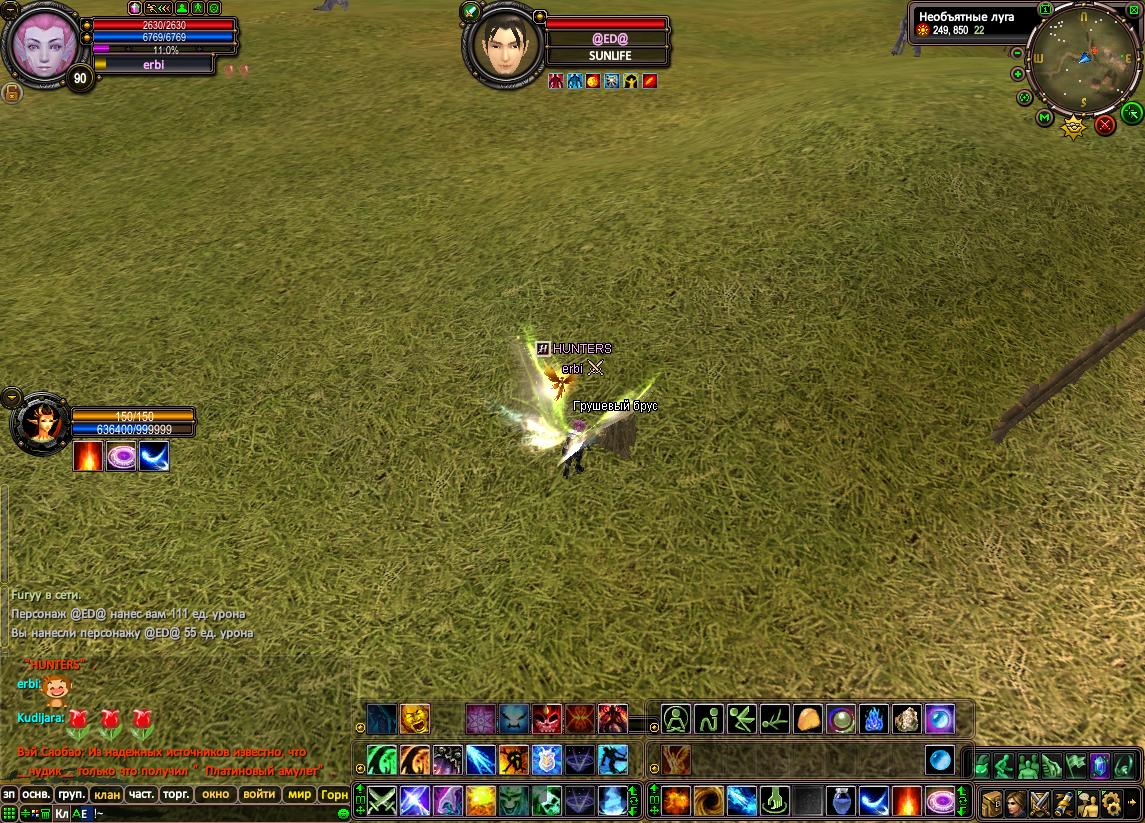Select the pet portrait with horns
The image size is (1145, 823).
(40, 424)
